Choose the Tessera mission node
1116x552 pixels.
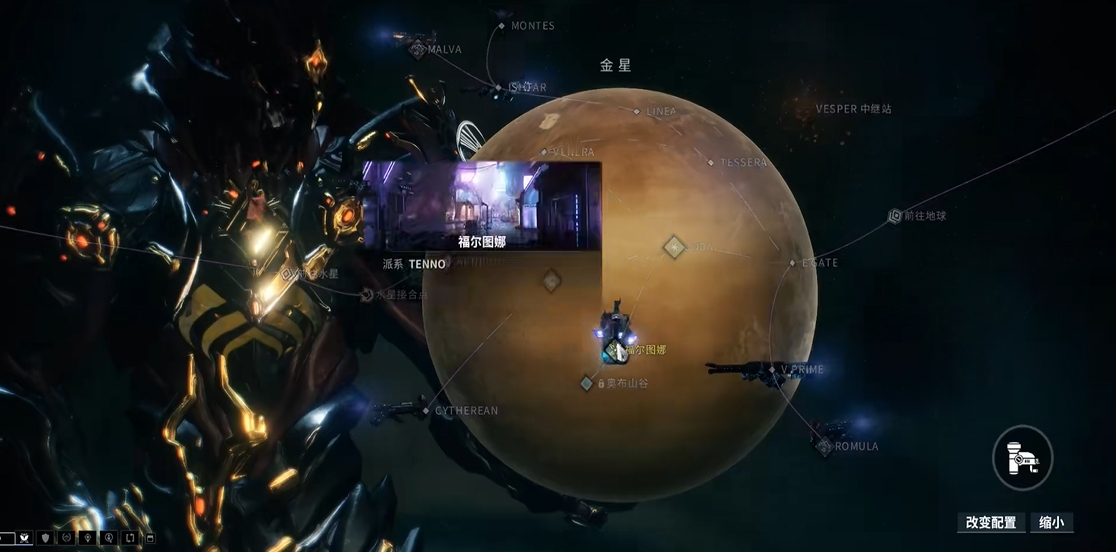(x=711, y=162)
